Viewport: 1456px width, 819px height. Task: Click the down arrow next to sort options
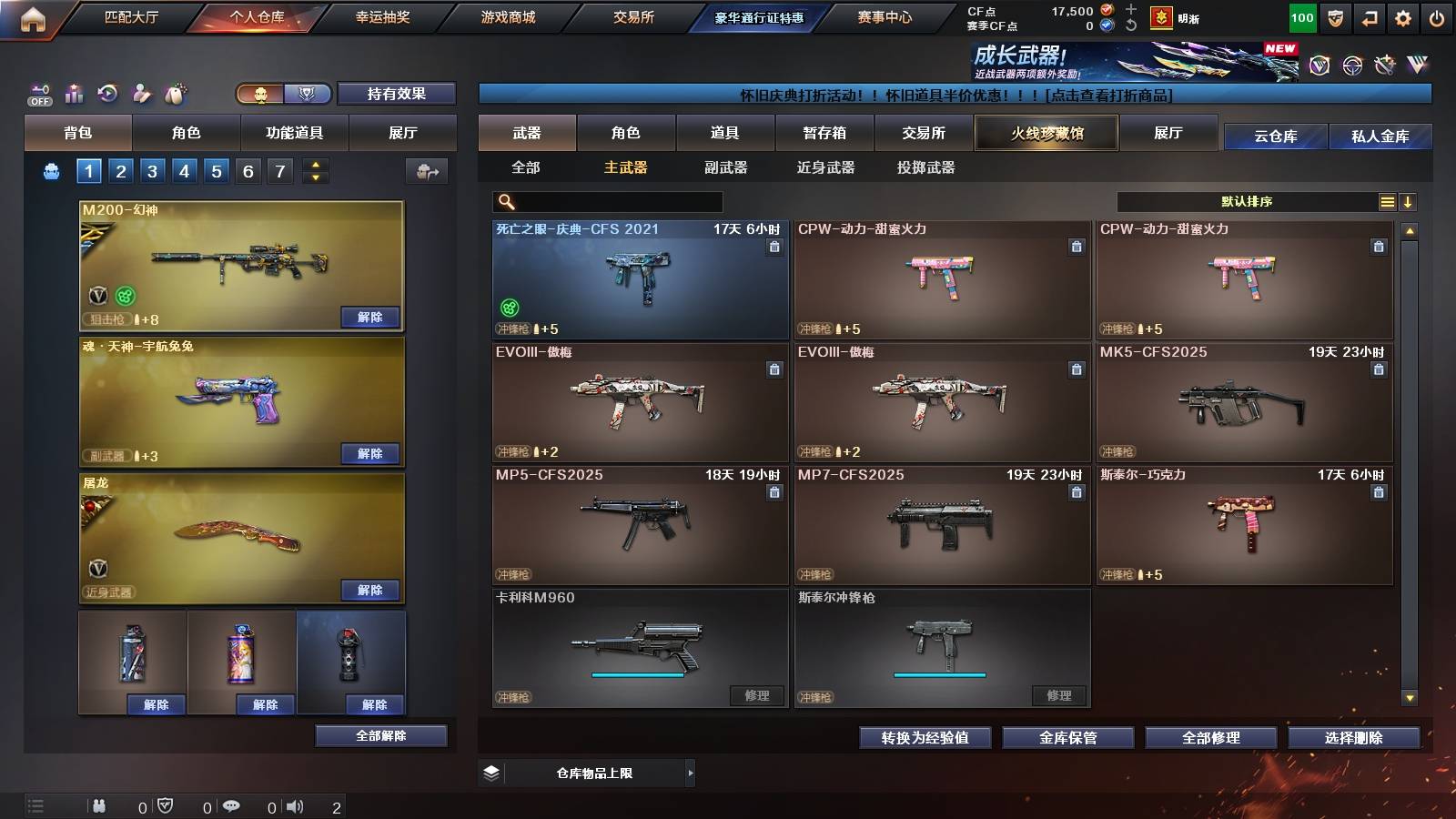(1410, 201)
